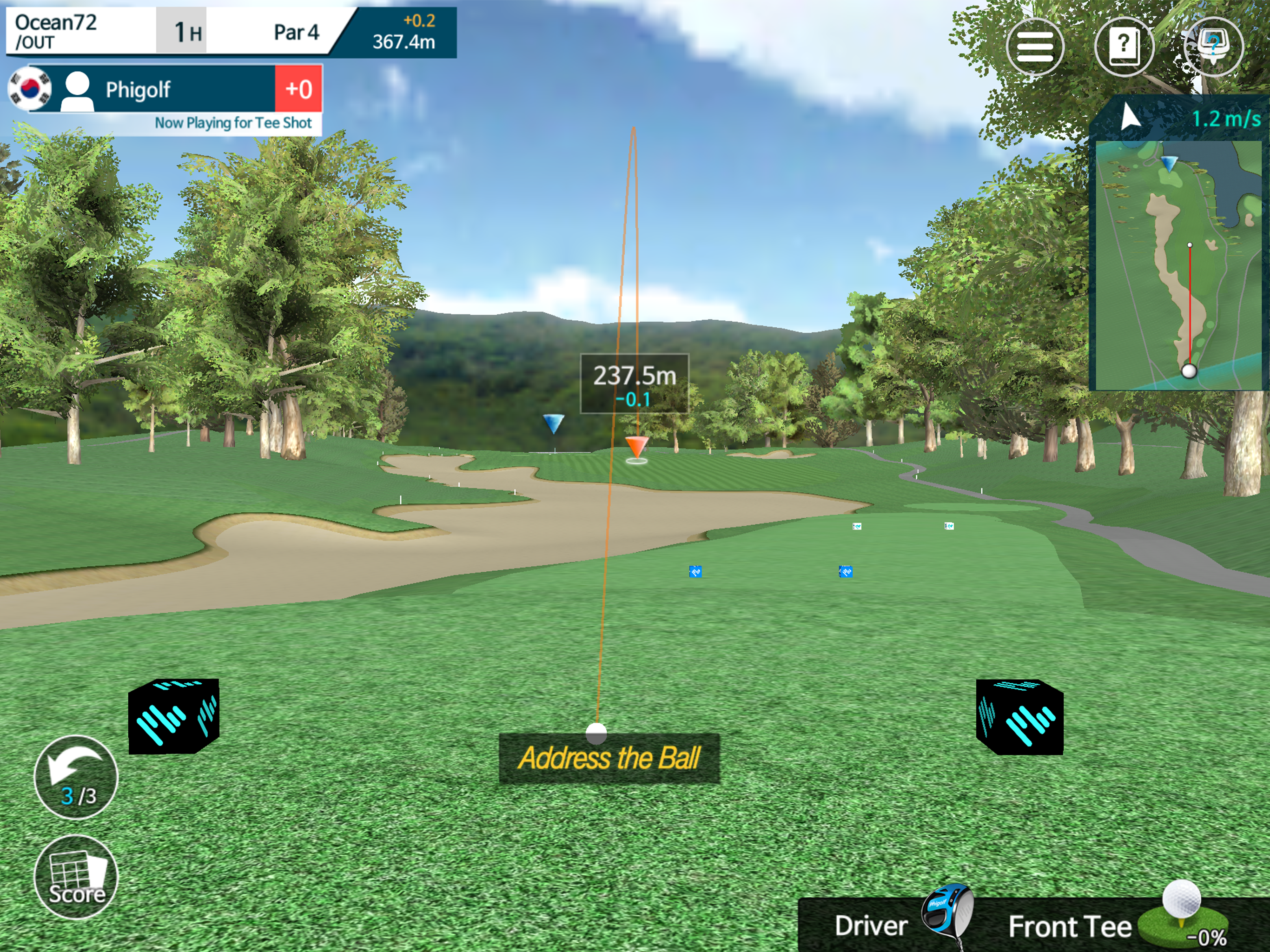Select the Phigolf player panel

click(x=166, y=90)
